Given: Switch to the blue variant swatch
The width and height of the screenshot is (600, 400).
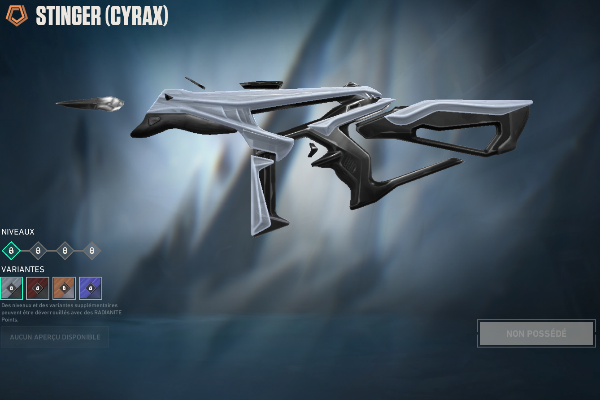Looking at the screenshot, I should pos(91,288).
